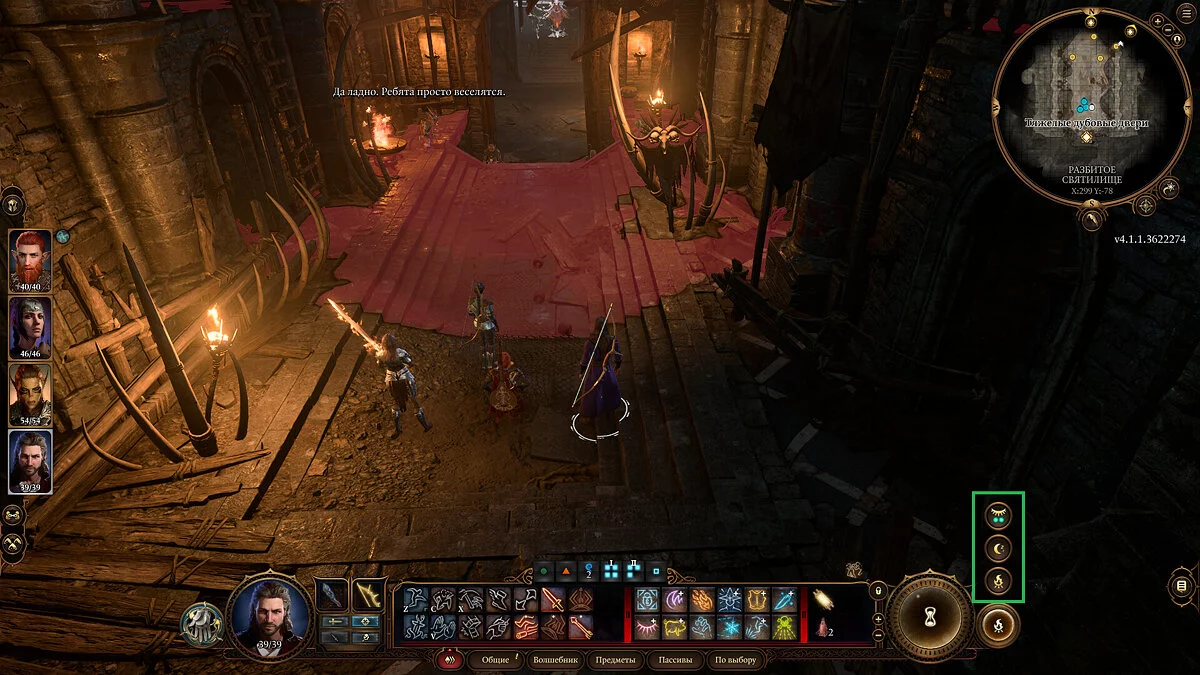Viewport: 1200px width, 675px height.
Task: Open the hourglass end-turn button
Action: [x=930, y=611]
